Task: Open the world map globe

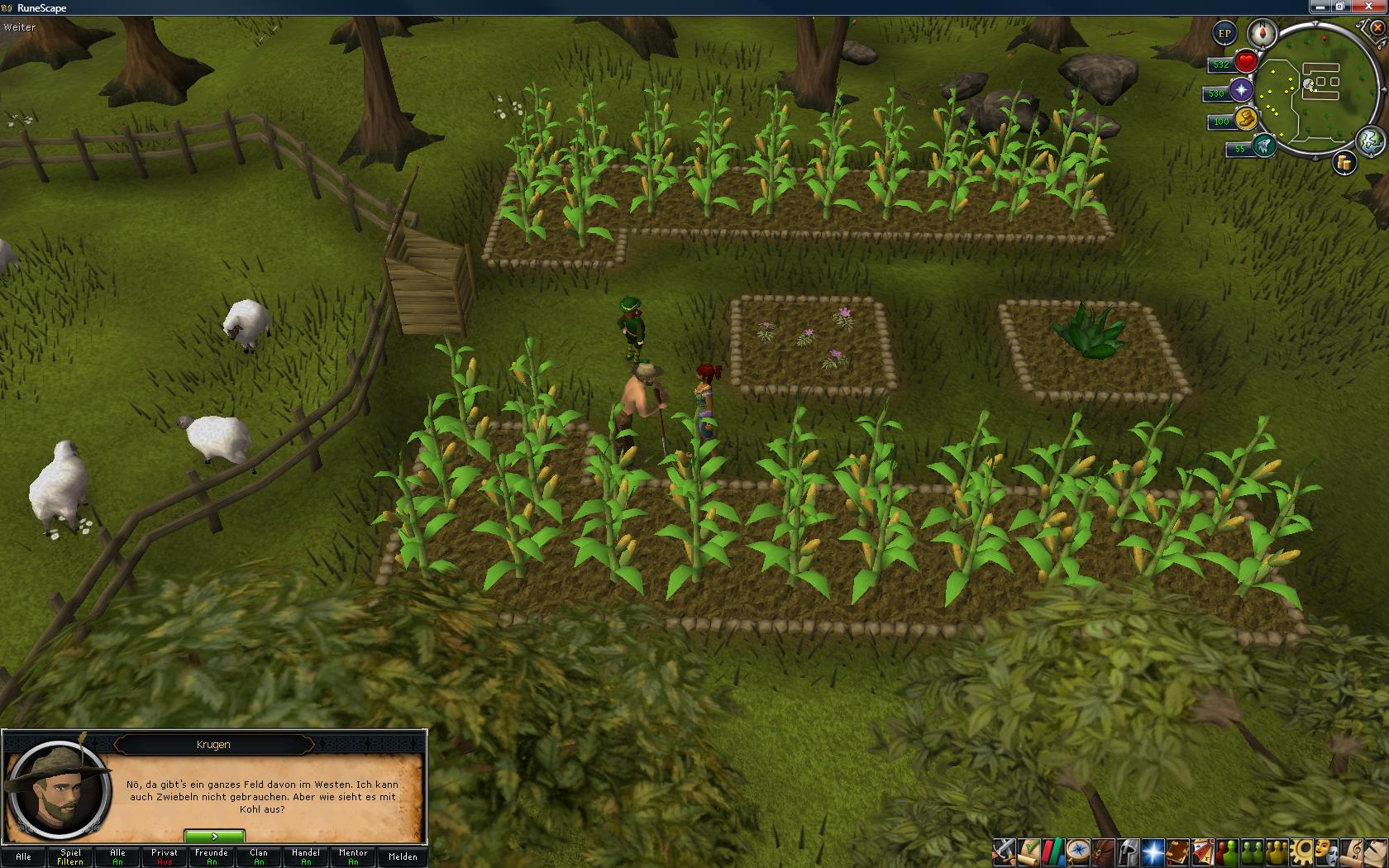Action: point(1370,141)
